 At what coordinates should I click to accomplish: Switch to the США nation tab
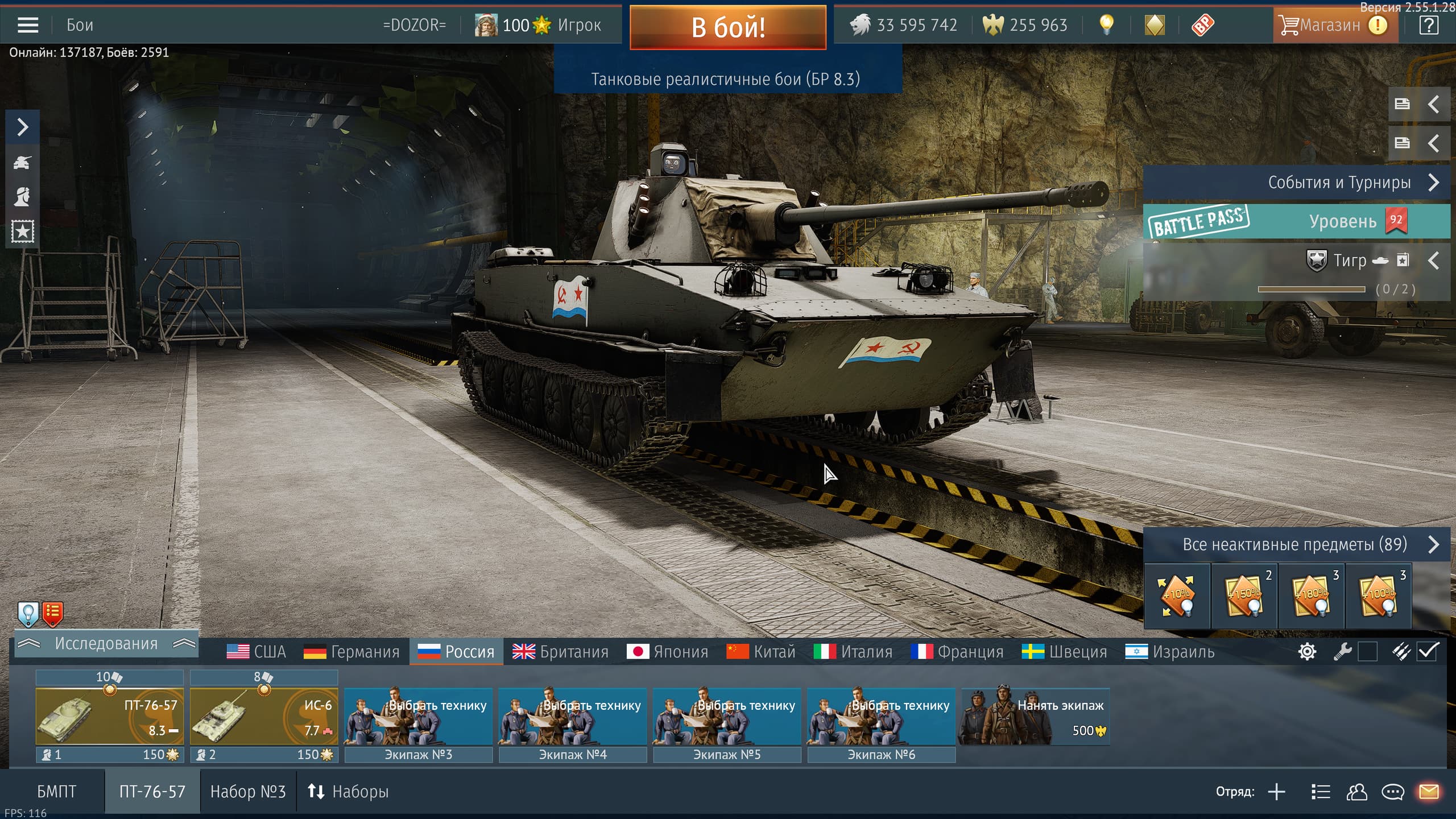(257, 652)
